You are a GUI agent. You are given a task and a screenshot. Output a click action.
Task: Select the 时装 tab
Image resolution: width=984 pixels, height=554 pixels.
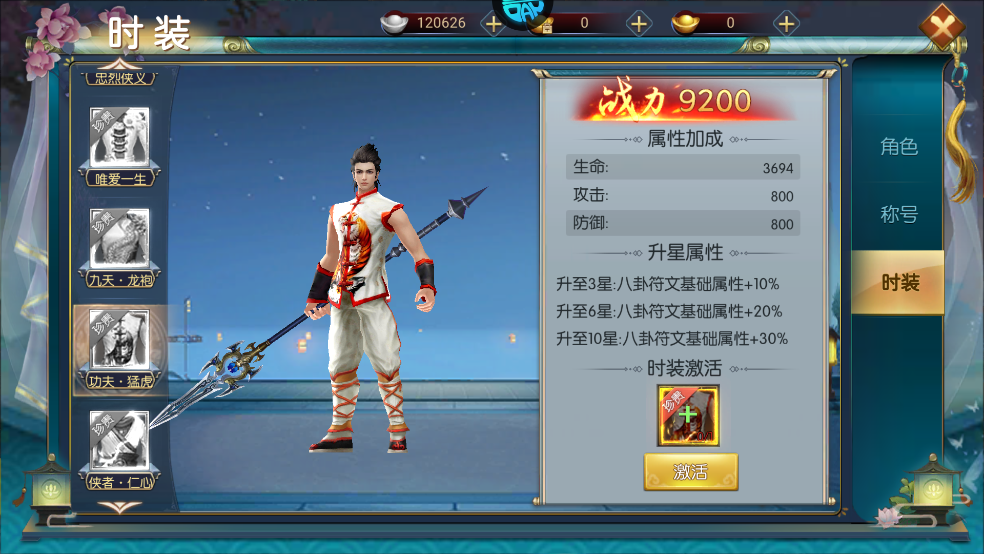point(899,282)
